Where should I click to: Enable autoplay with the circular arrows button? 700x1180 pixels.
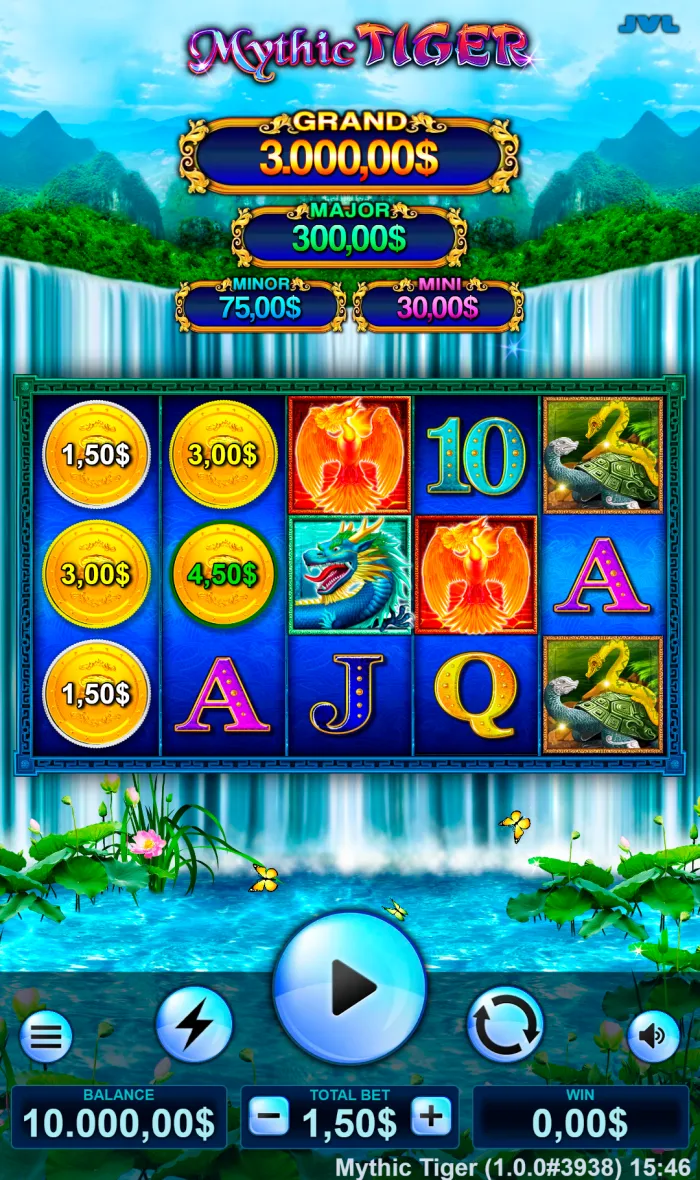505,1024
